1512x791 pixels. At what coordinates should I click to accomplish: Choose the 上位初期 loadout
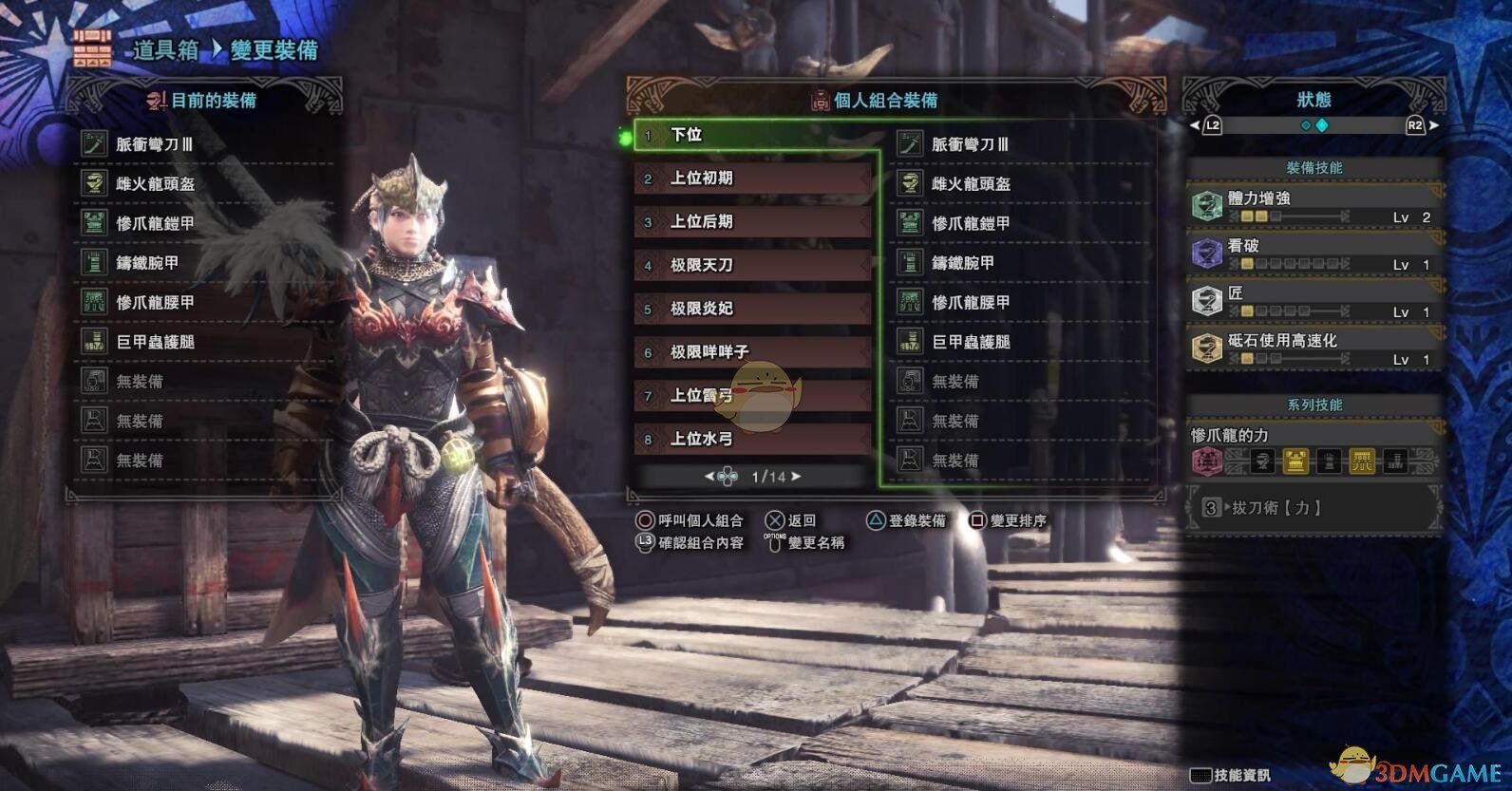(x=752, y=179)
